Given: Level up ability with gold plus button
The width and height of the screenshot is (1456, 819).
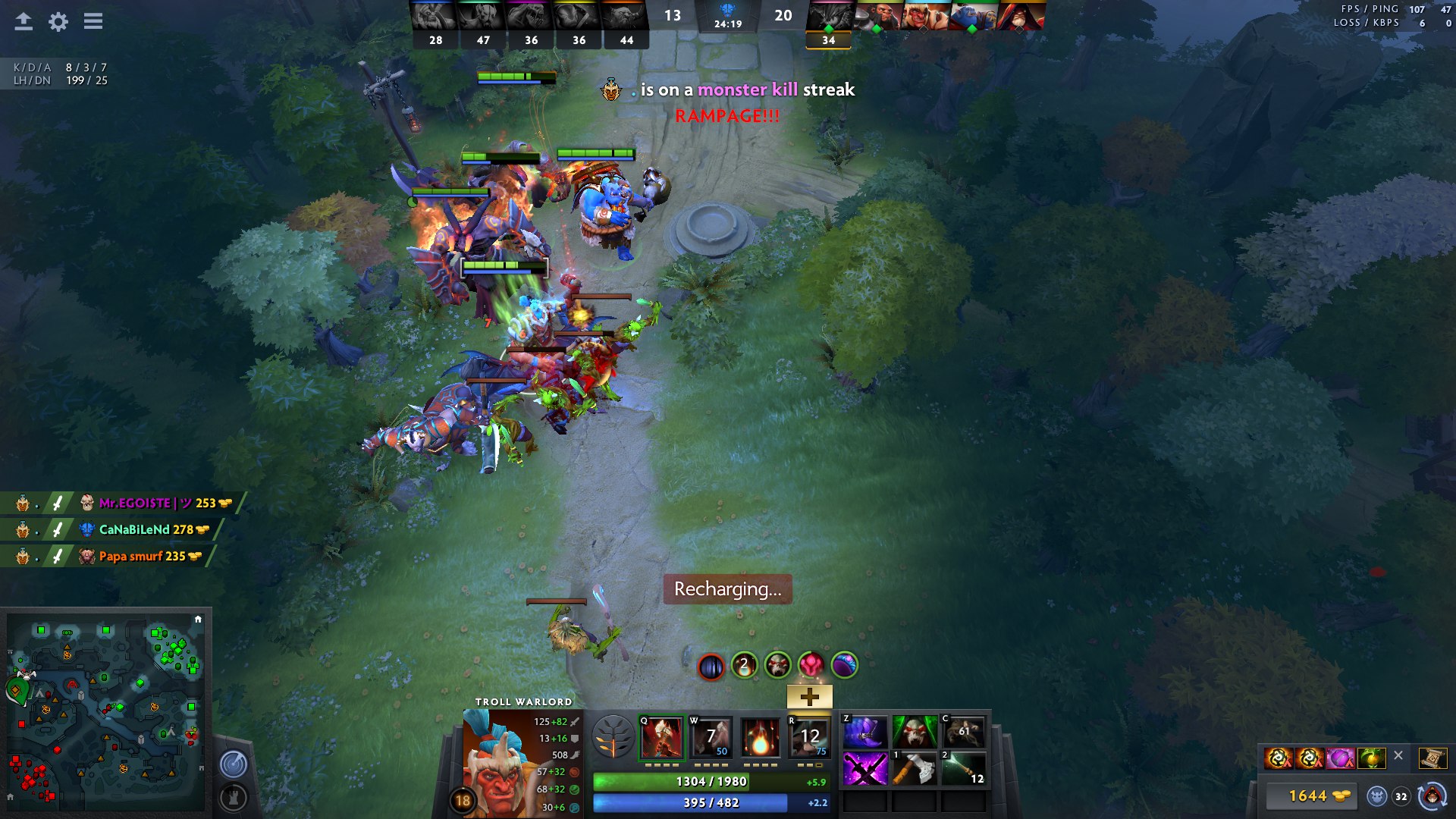Looking at the screenshot, I should (x=809, y=696).
